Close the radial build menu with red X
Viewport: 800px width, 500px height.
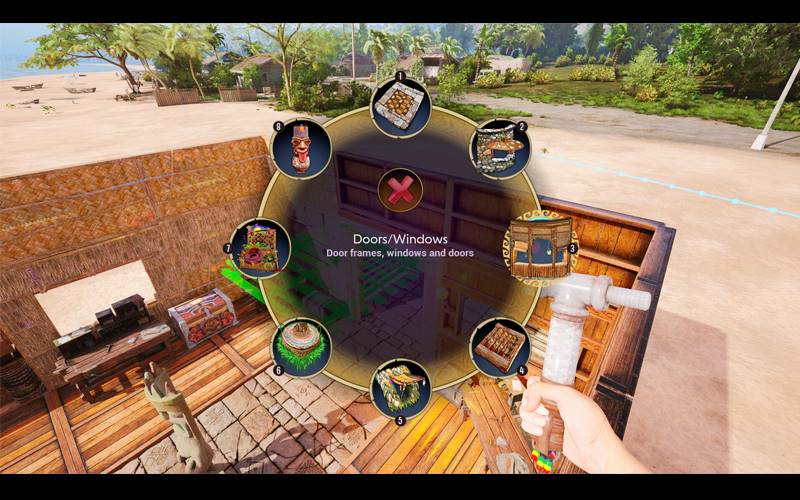(400, 190)
